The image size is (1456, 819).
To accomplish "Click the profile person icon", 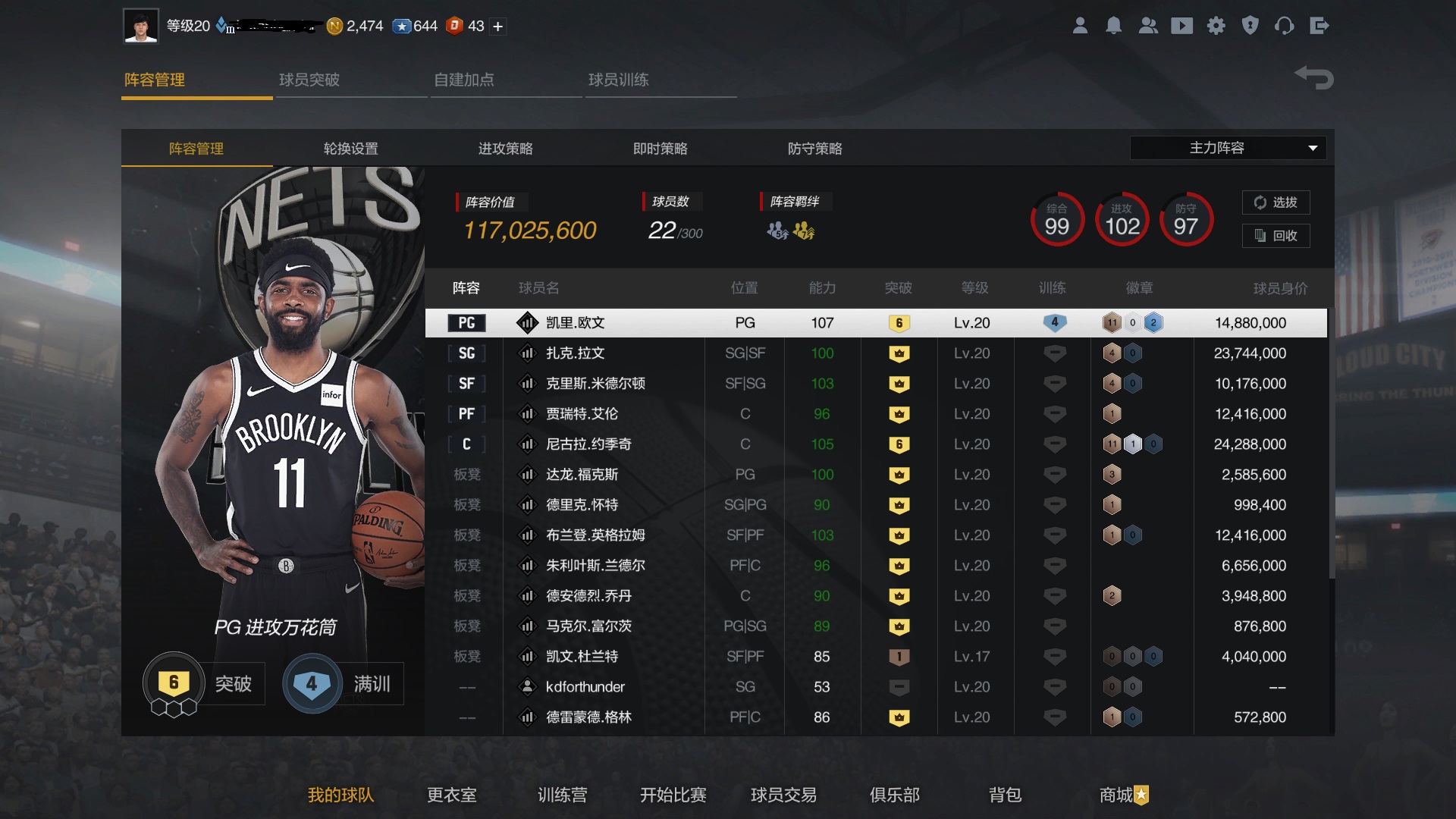I will click(1080, 25).
